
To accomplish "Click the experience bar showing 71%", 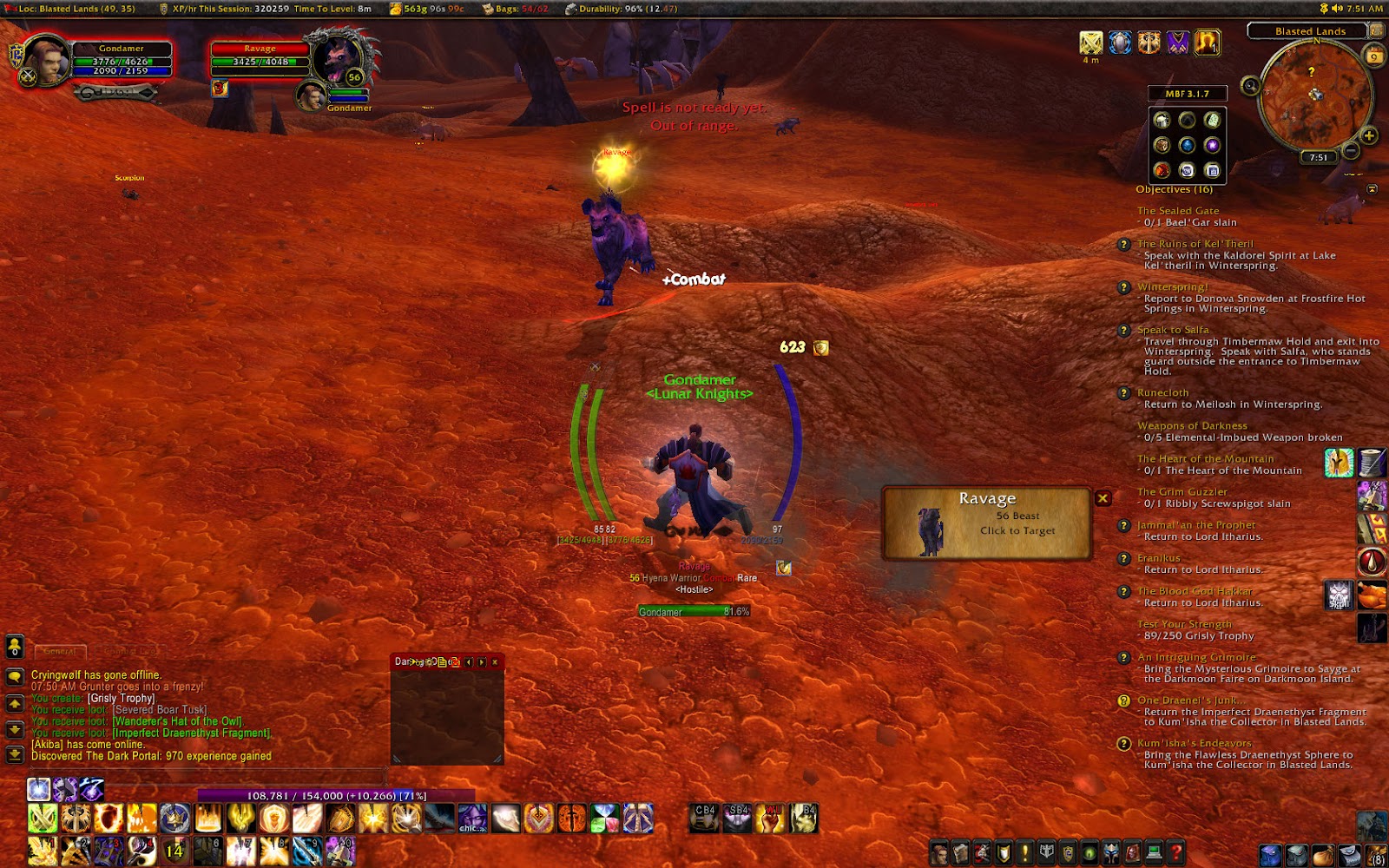I will coord(339,794).
